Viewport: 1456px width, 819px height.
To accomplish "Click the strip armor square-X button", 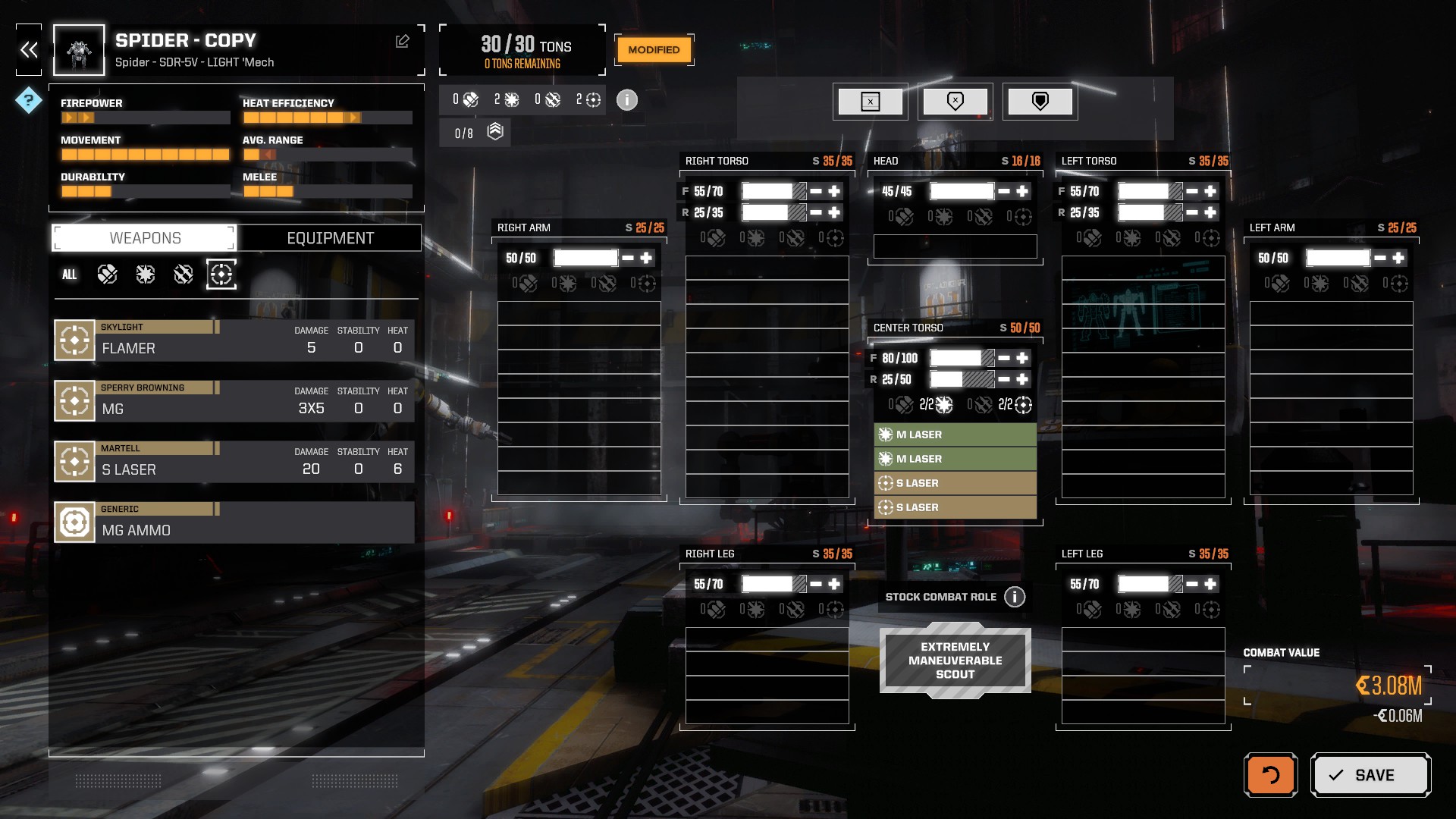I will (871, 102).
